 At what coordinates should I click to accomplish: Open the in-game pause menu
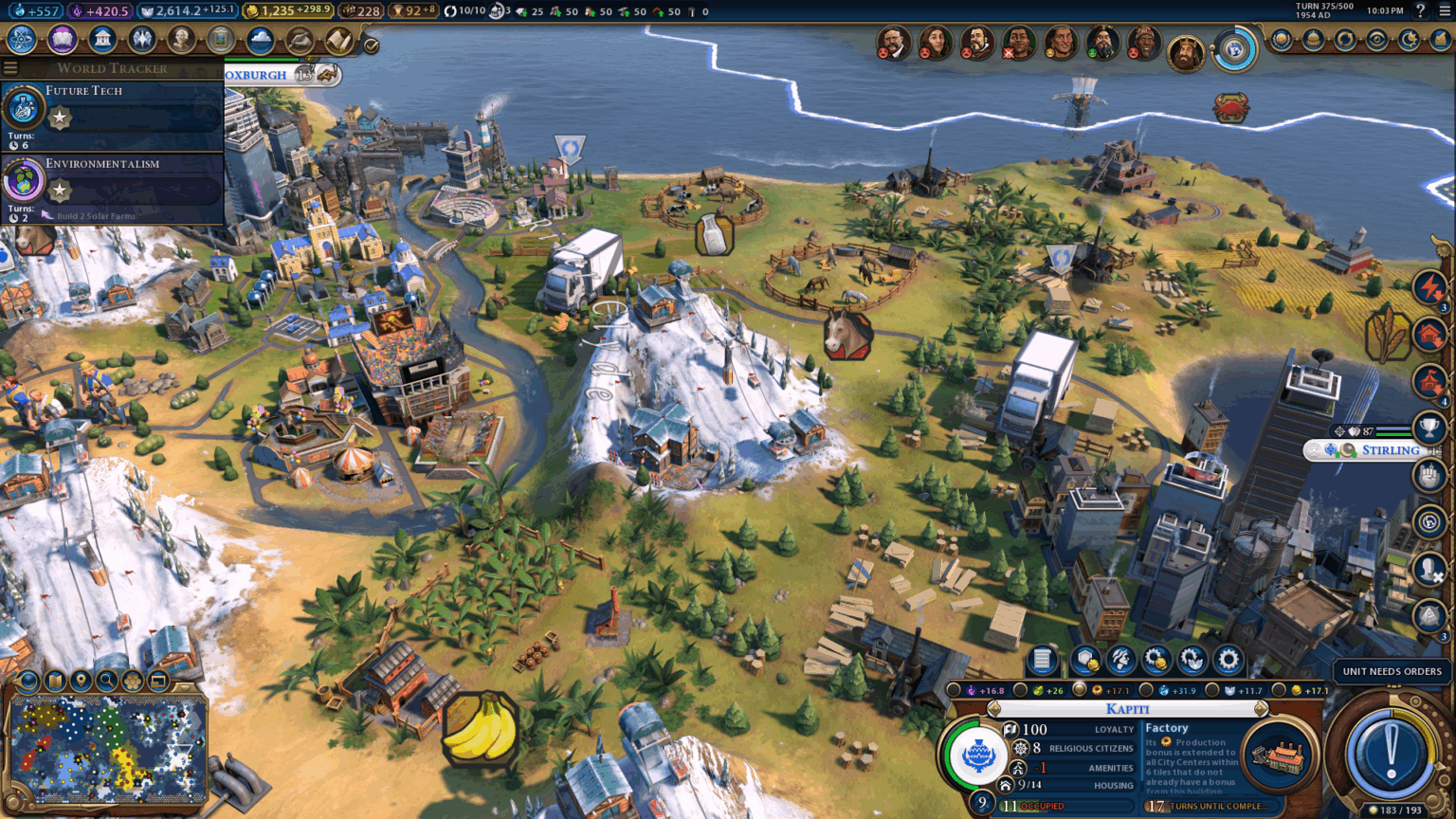coord(1445,10)
